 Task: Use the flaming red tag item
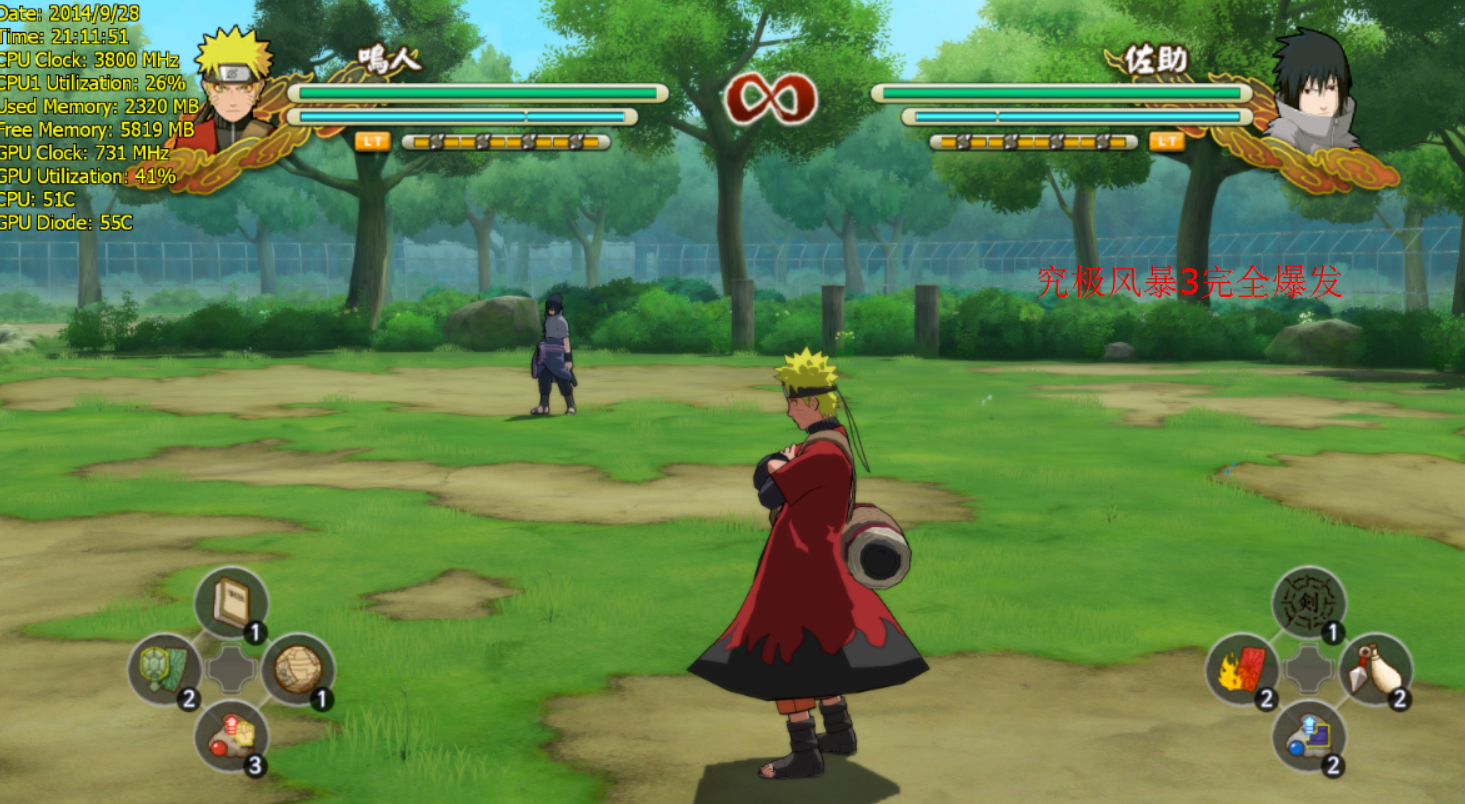(1242, 669)
